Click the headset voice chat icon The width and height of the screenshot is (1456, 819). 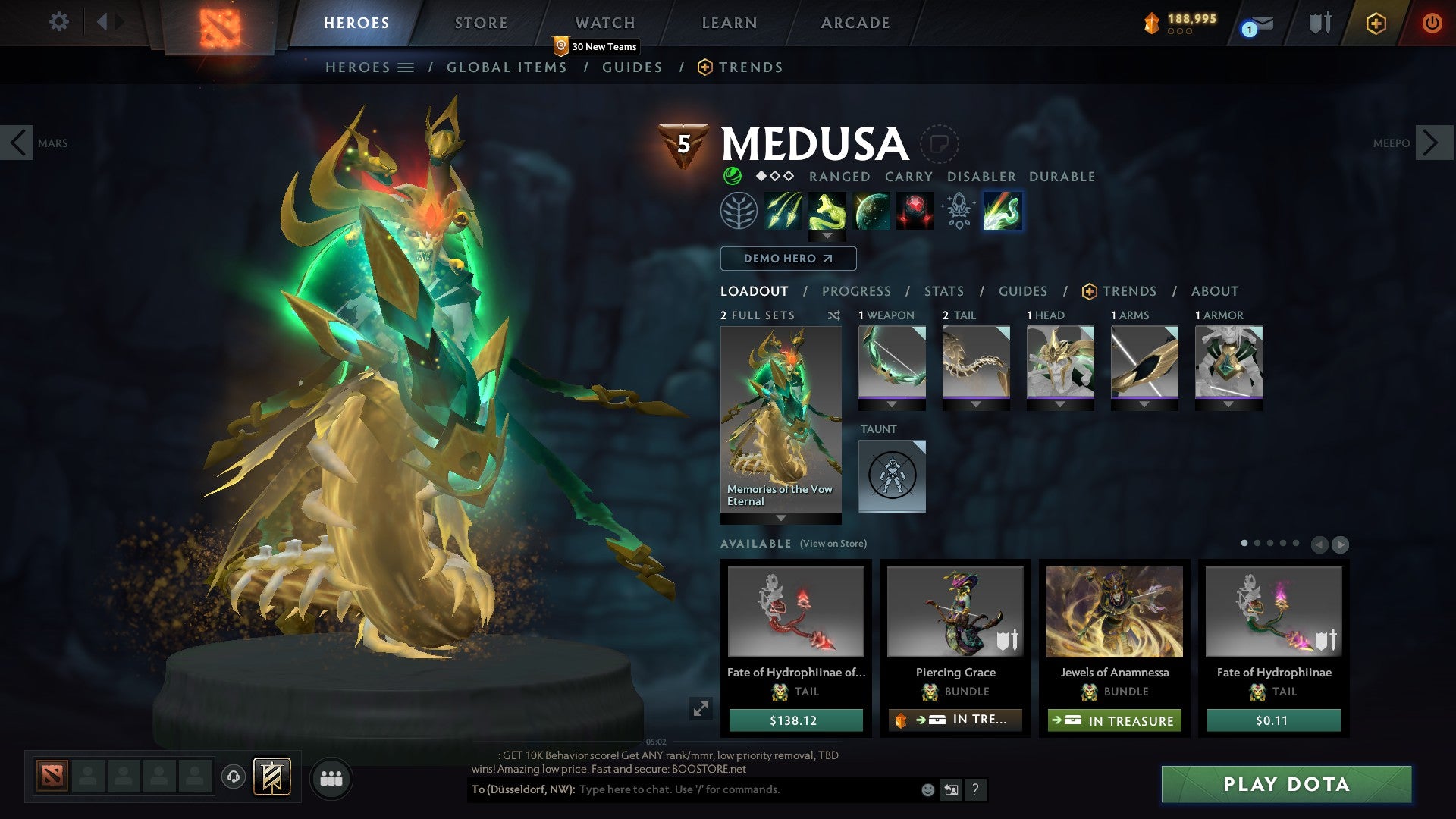[x=234, y=777]
